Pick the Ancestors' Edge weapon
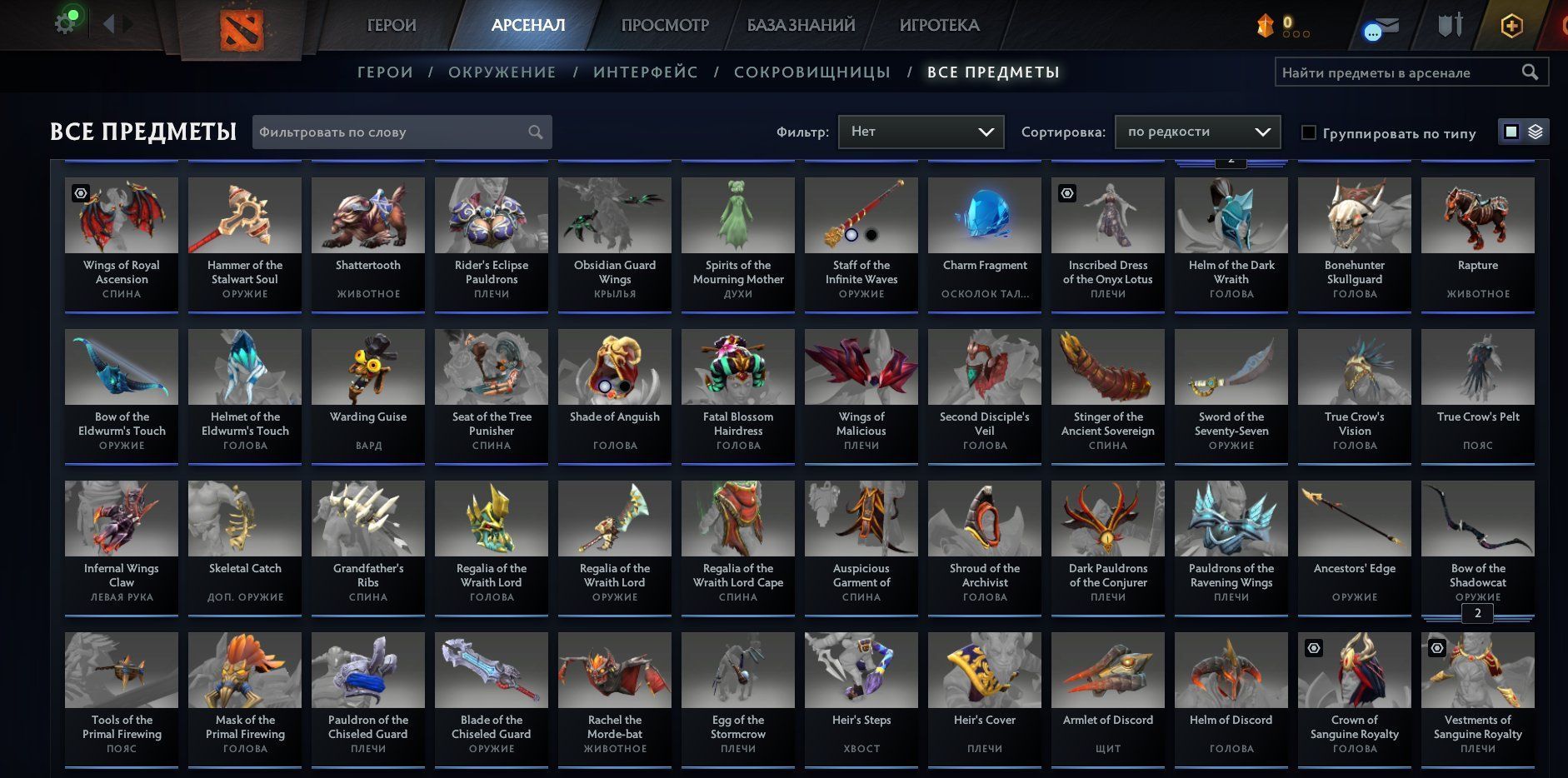 pyautogui.click(x=1355, y=545)
